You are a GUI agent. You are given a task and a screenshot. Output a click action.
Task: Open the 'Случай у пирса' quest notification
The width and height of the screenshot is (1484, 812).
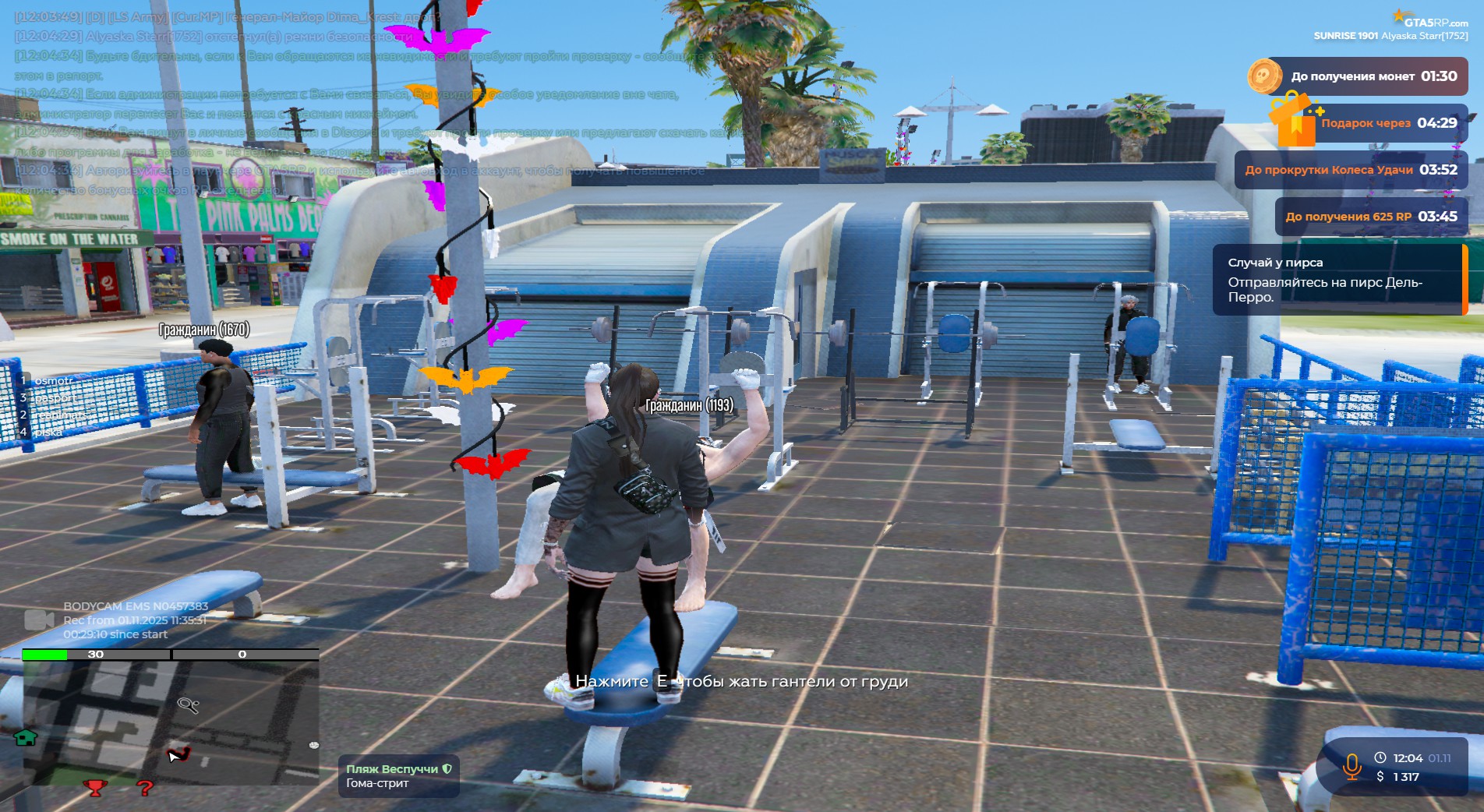[1337, 280]
